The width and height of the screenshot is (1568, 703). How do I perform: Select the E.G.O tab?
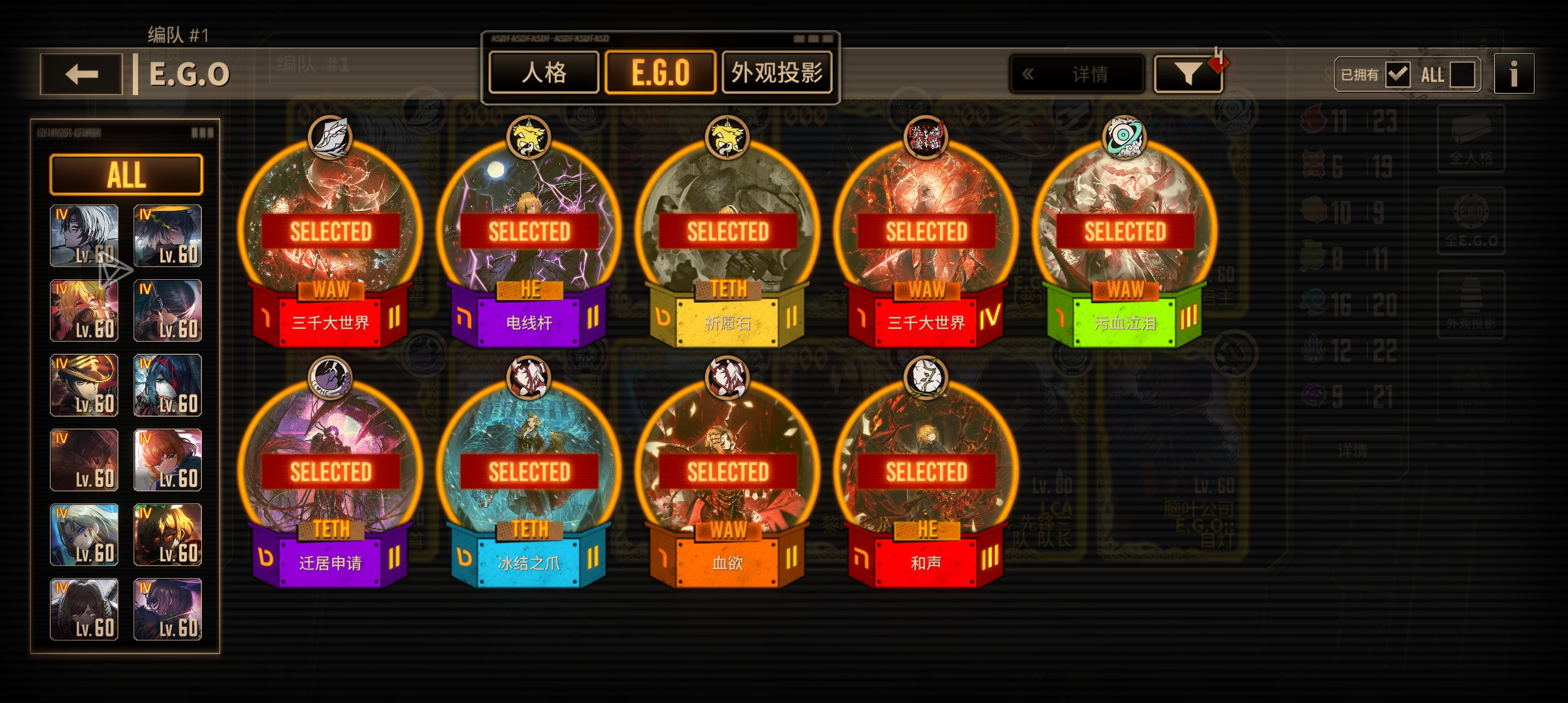660,73
